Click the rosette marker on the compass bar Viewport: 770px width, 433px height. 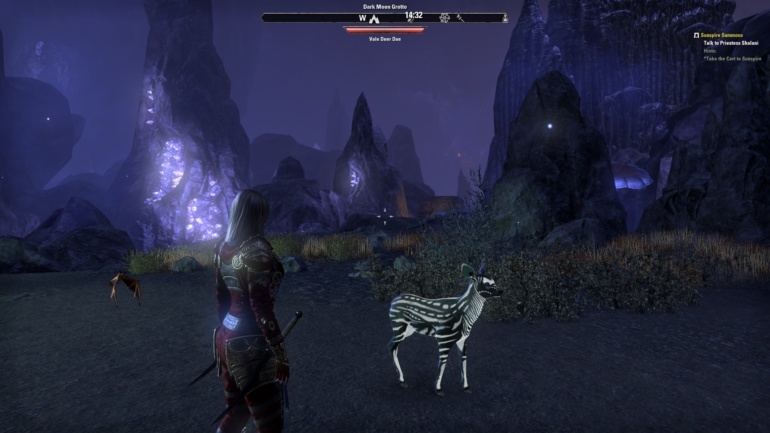[444, 18]
